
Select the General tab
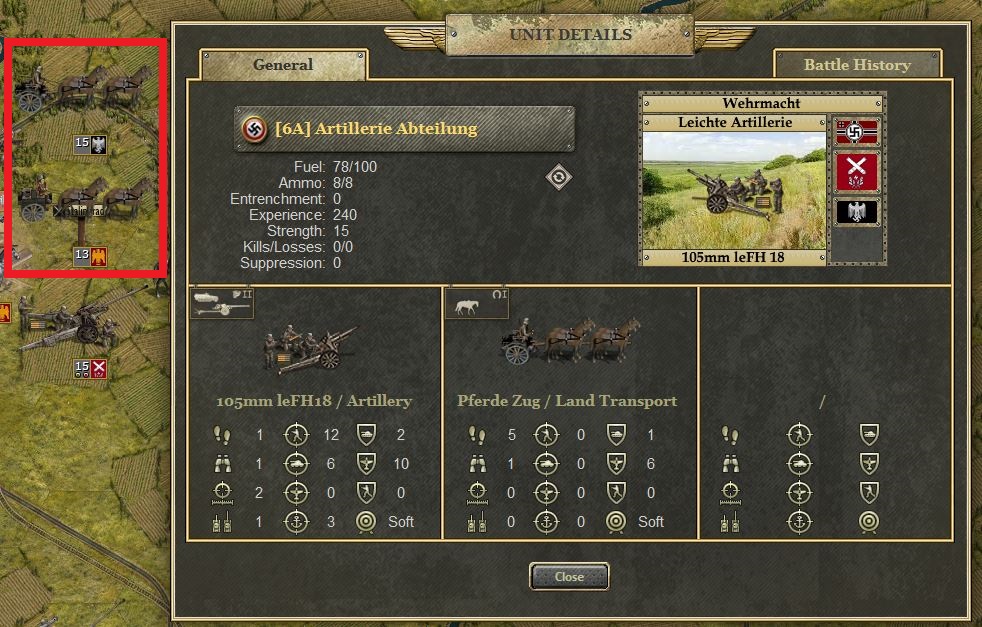point(283,65)
